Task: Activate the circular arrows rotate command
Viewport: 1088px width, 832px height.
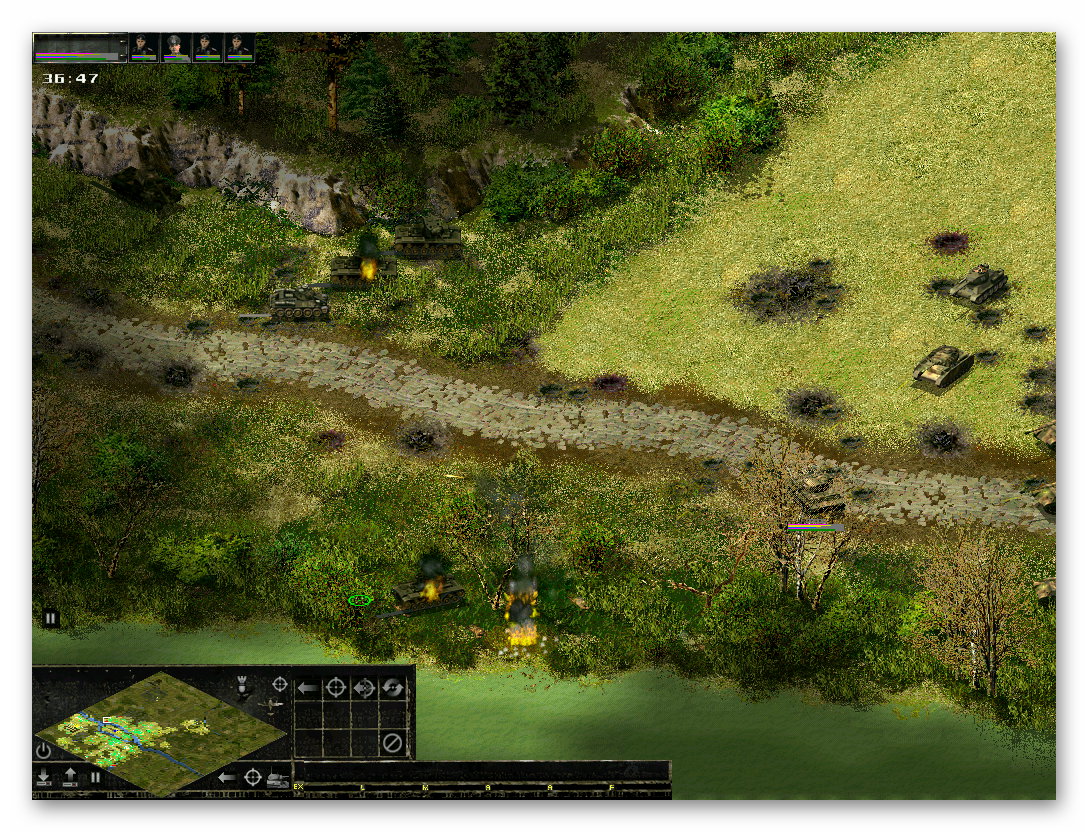Action: (393, 688)
